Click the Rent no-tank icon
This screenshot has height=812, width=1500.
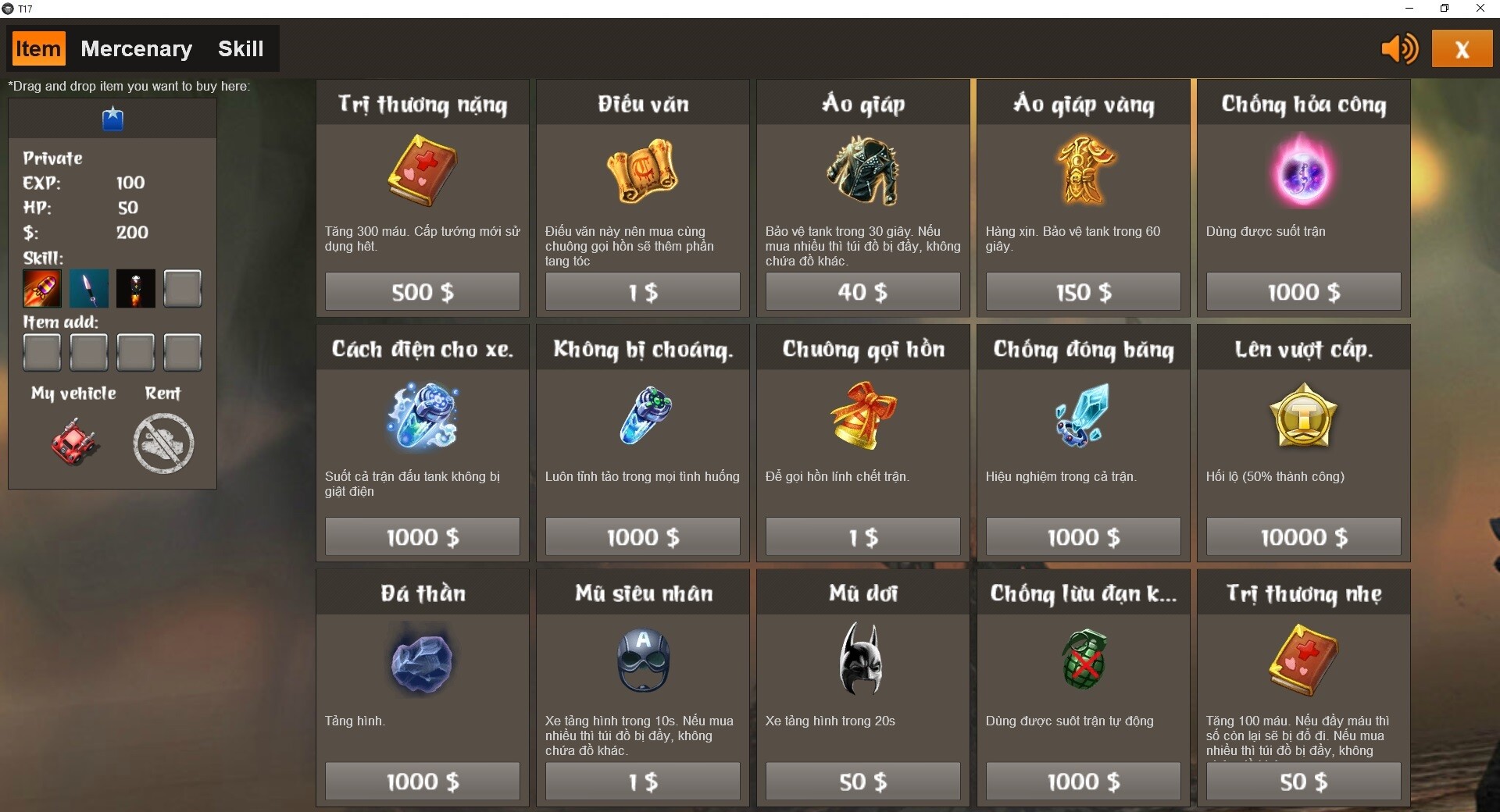(162, 443)
